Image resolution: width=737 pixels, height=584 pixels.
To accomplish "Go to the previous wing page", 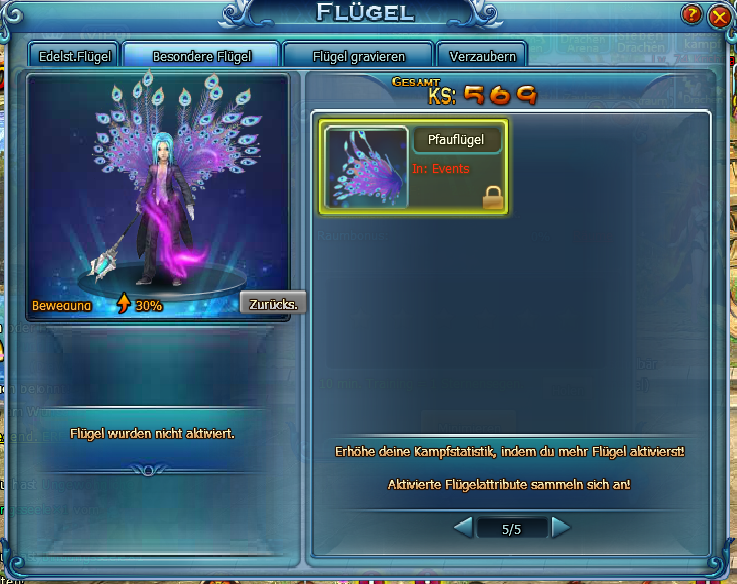I will pos(463,527).
